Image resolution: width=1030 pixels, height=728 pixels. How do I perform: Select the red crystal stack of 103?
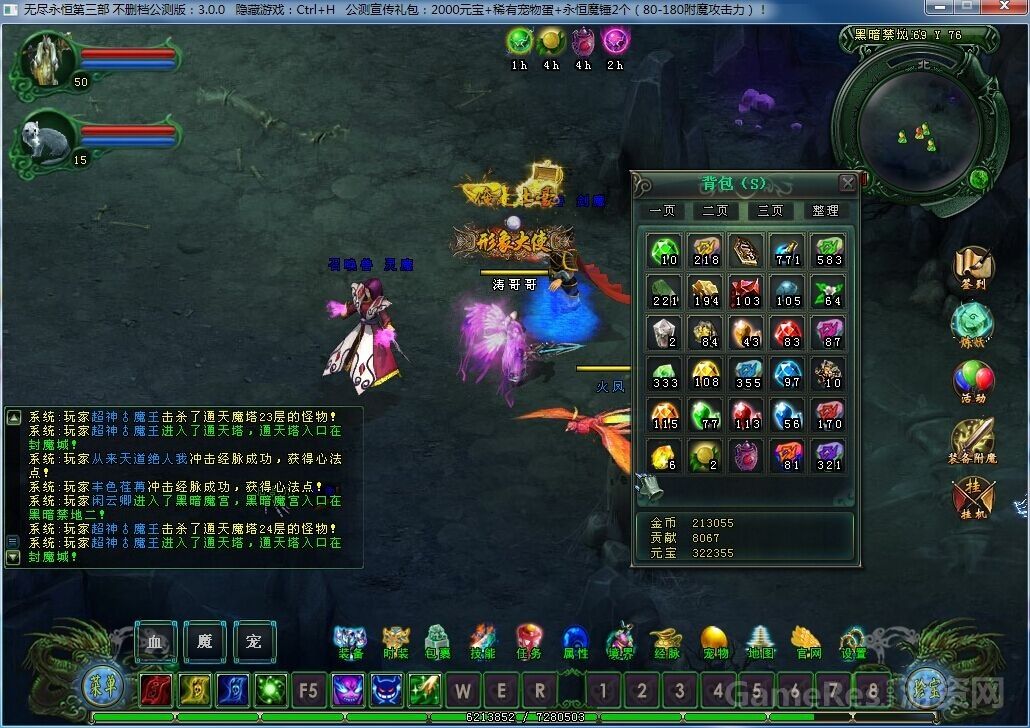pyautogui.click(x=746, y=292)
